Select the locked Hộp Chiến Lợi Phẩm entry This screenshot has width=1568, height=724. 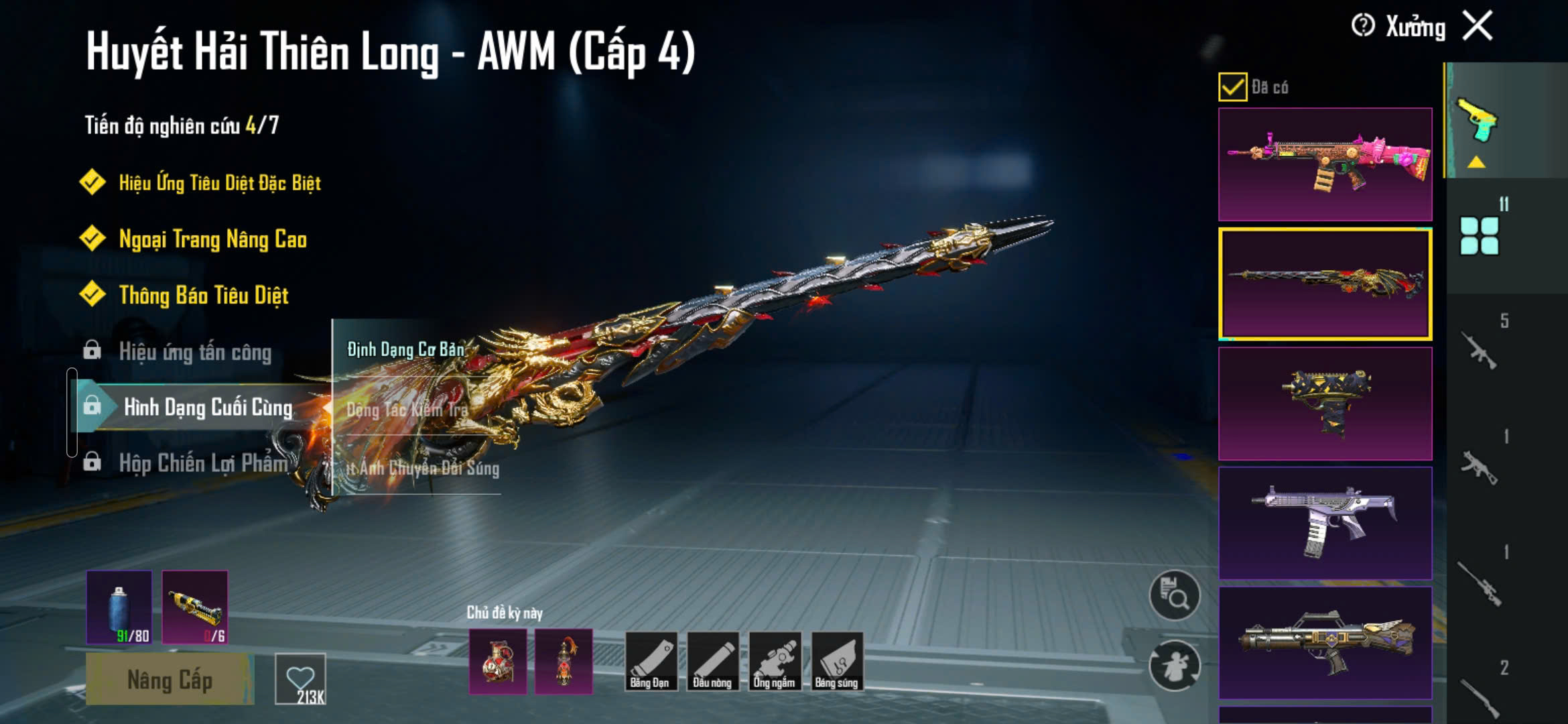pos(202,463)
